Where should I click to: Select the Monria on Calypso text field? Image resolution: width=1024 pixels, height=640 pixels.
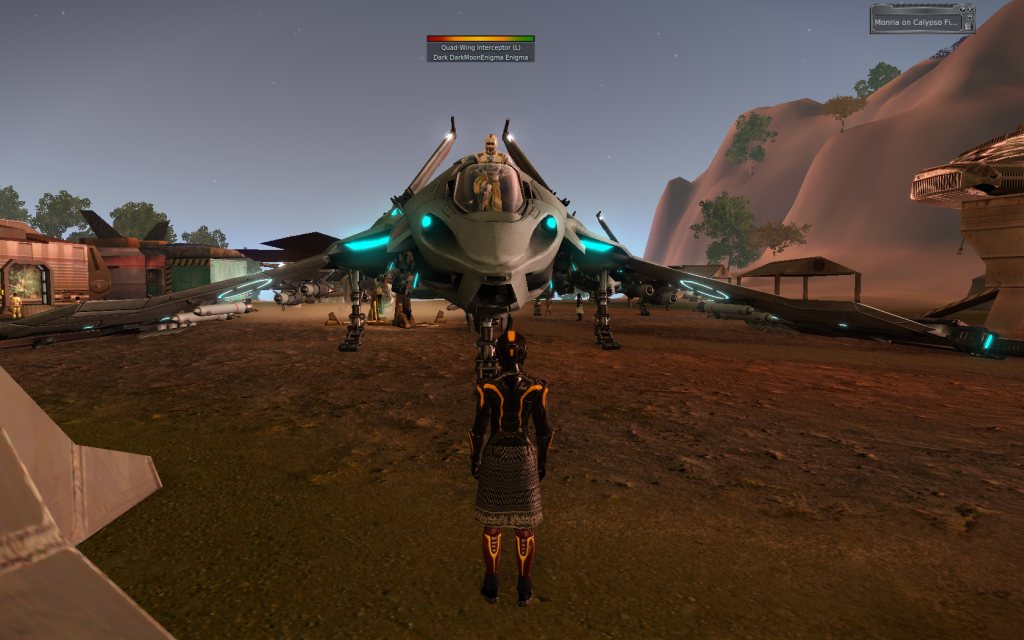(x=917, y=22)
